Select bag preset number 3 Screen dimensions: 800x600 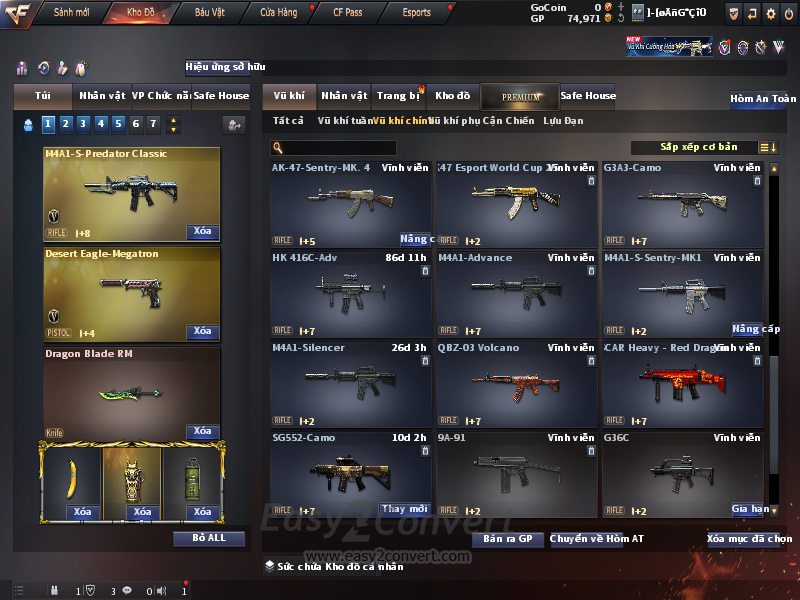(81, 124)
